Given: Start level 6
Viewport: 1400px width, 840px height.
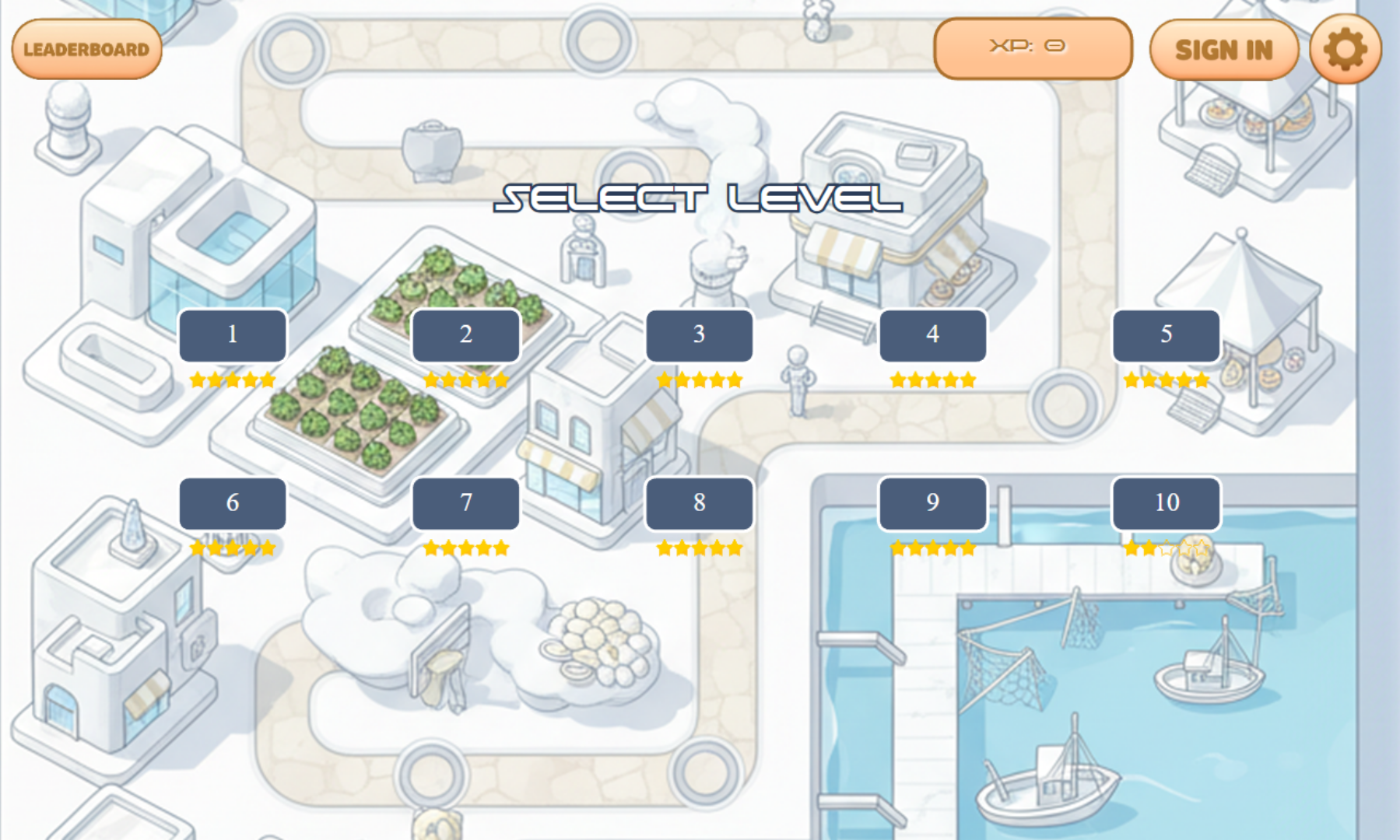Looking at the screenshot, I should click(232, 503).
